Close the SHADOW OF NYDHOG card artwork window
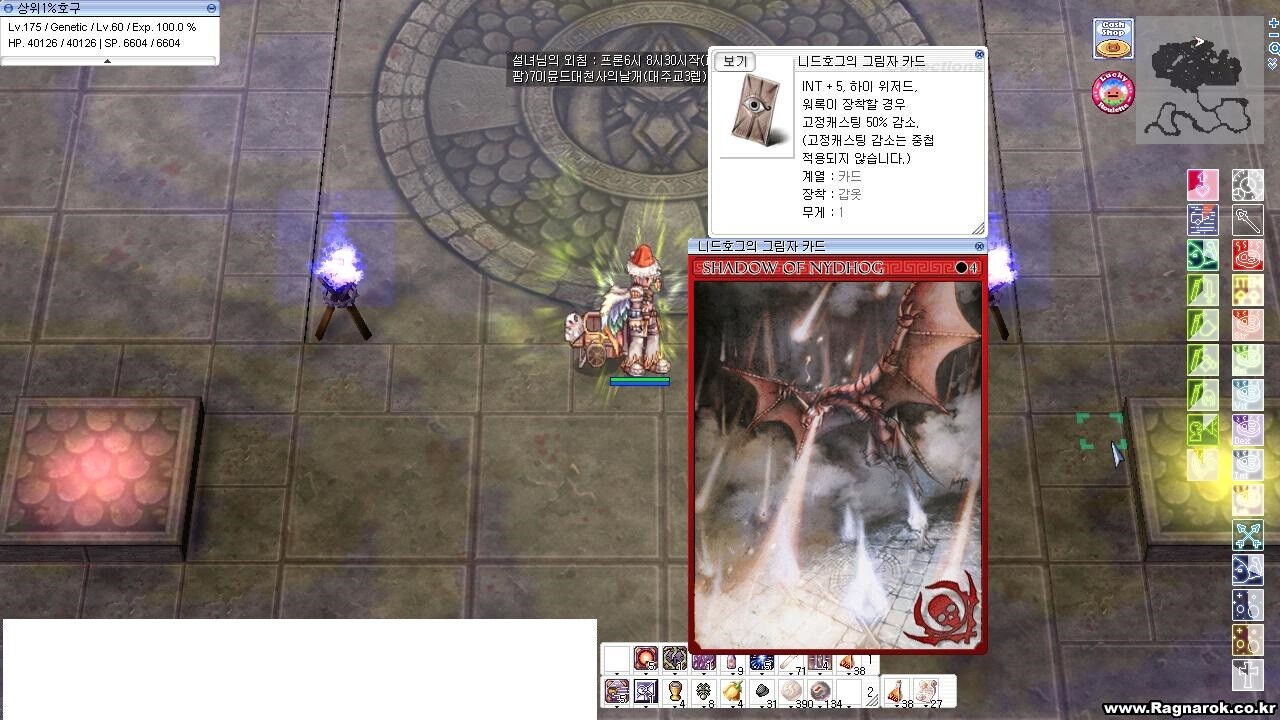Image resolution: width=1280 pixels, height=720 pixels. (978, 246)
